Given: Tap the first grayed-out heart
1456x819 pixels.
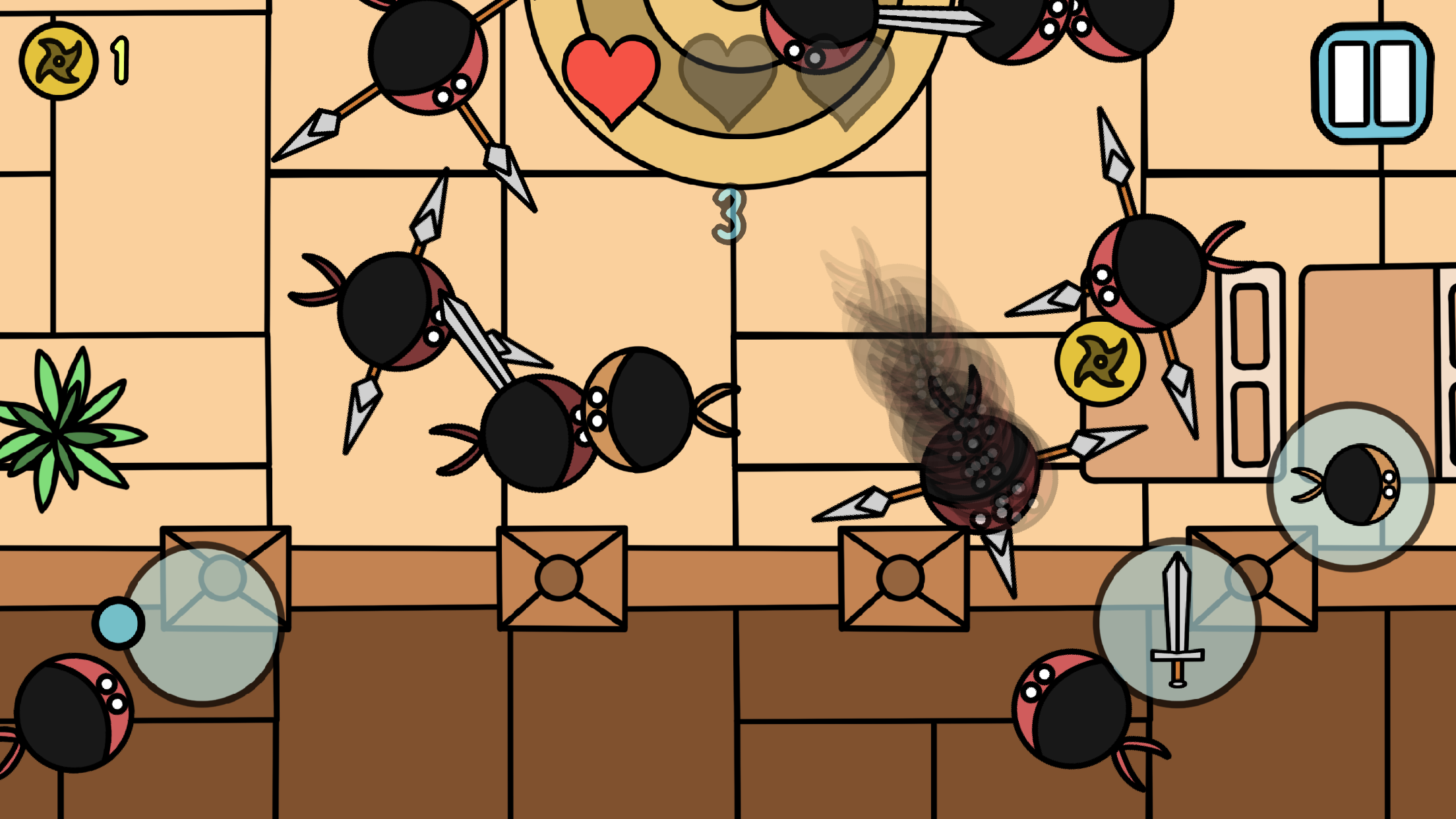Looking at the screenshot, I should point(729,79).
